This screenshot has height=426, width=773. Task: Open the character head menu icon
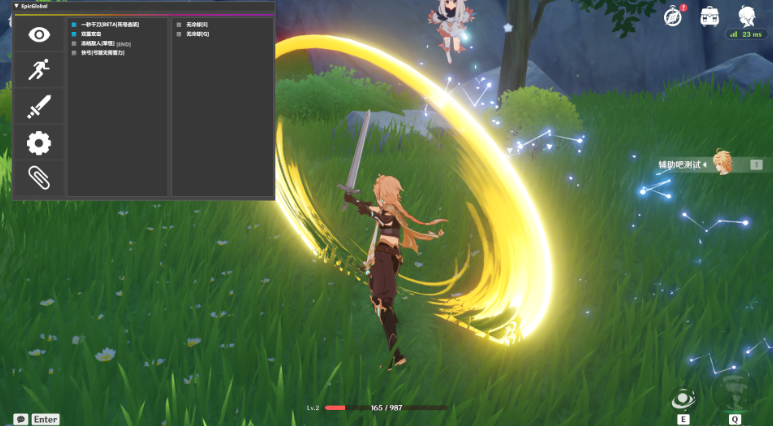pyautogui.click(x=746, y=16)
